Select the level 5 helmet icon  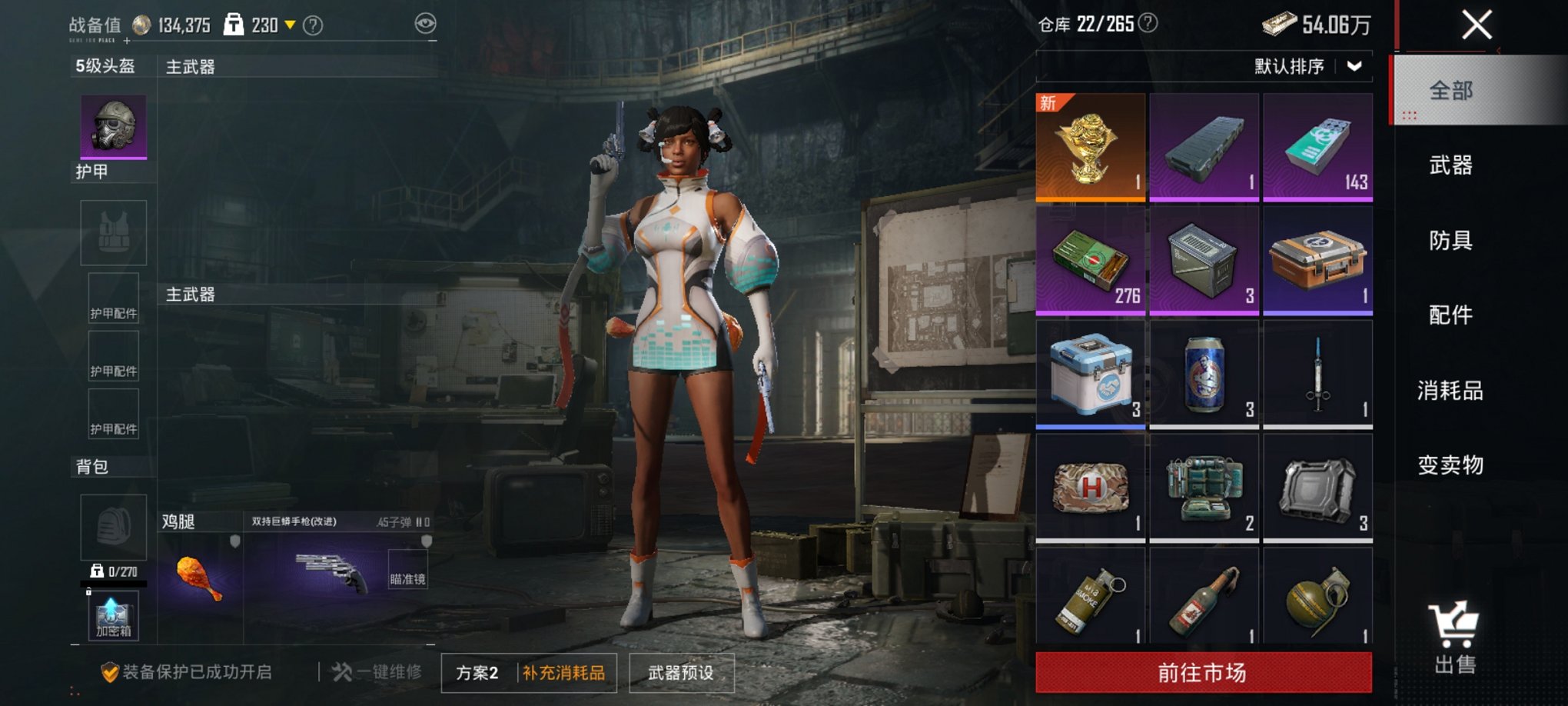[112, 127]
